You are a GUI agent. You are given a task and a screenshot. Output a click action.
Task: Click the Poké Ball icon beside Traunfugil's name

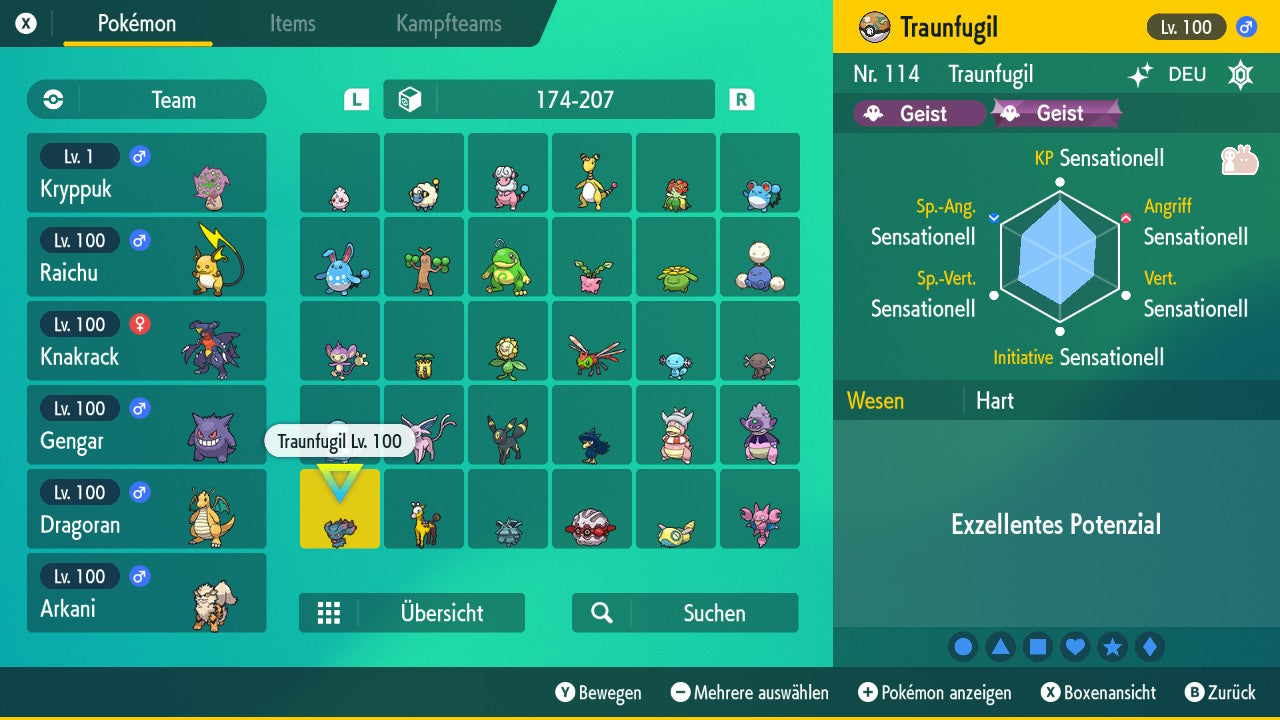coord(875,27)
